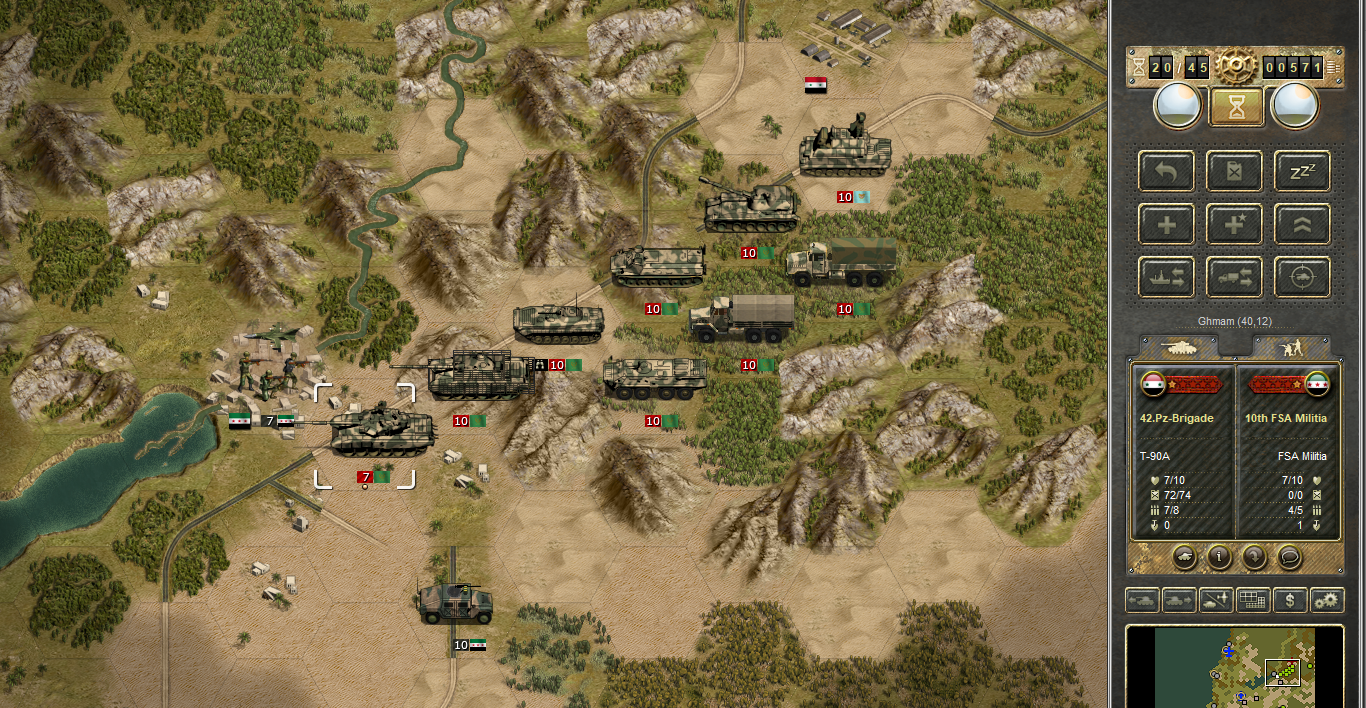Click the ship embark button
This screenshot has height=708, width=1366.
point(1166,277)
